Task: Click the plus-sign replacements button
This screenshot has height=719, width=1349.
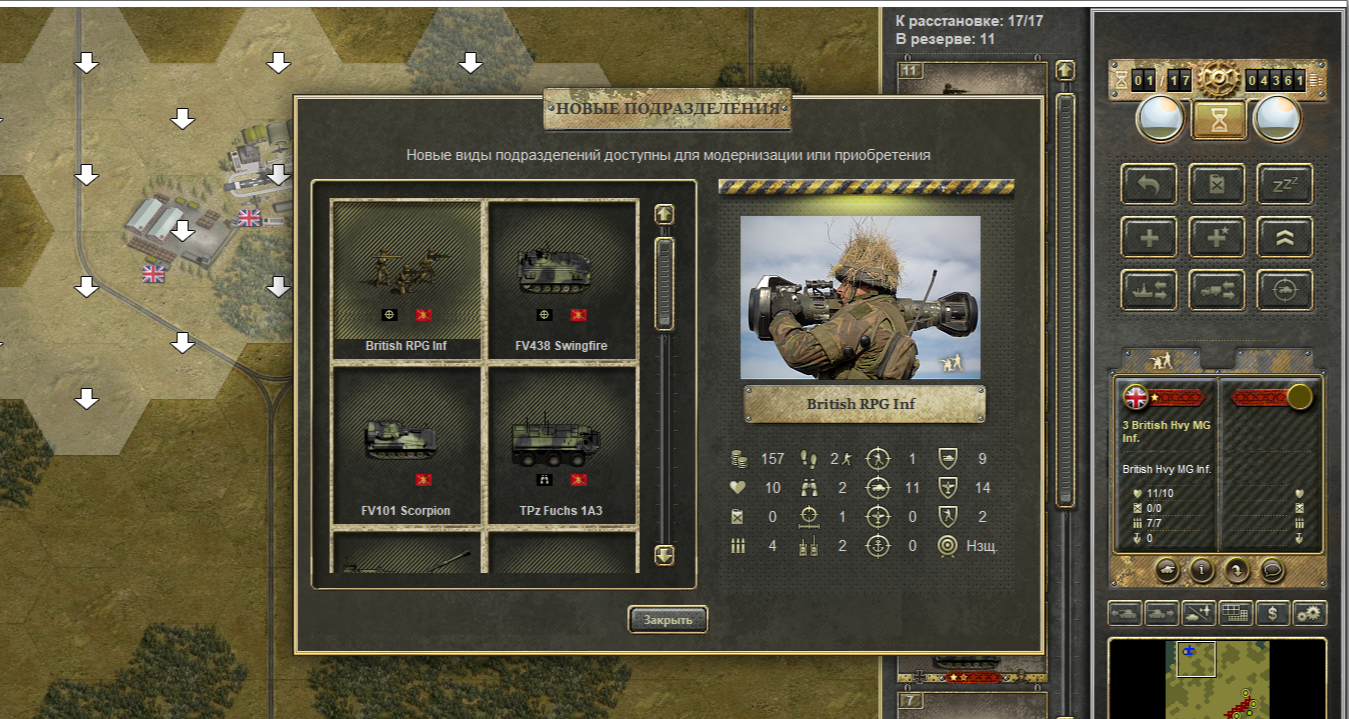Action: (1149, 237)
